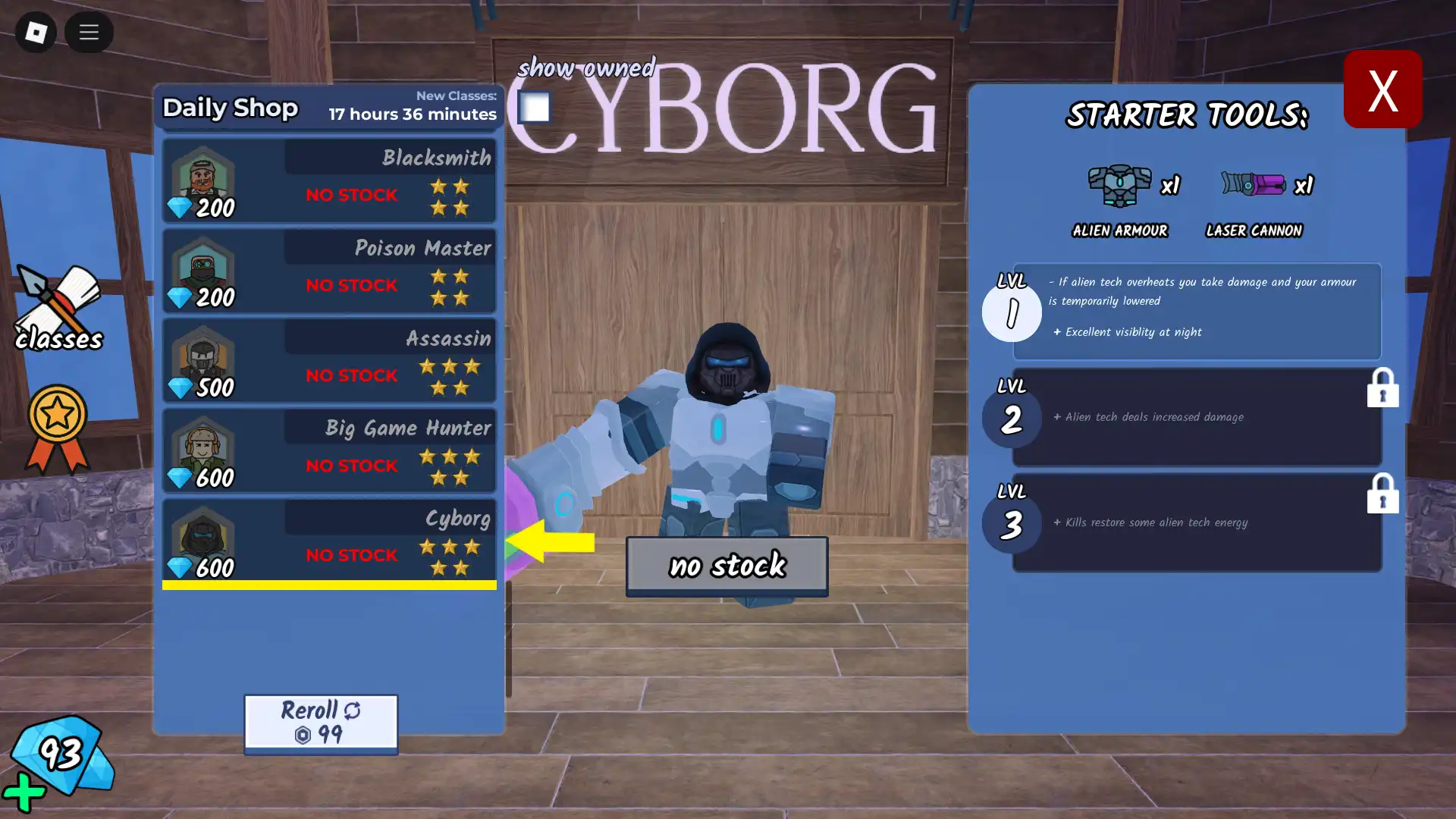Click the diamond icon beside Cyborg's 600 price
This screenshot has height=819, width=1456.
coord(179,566)
